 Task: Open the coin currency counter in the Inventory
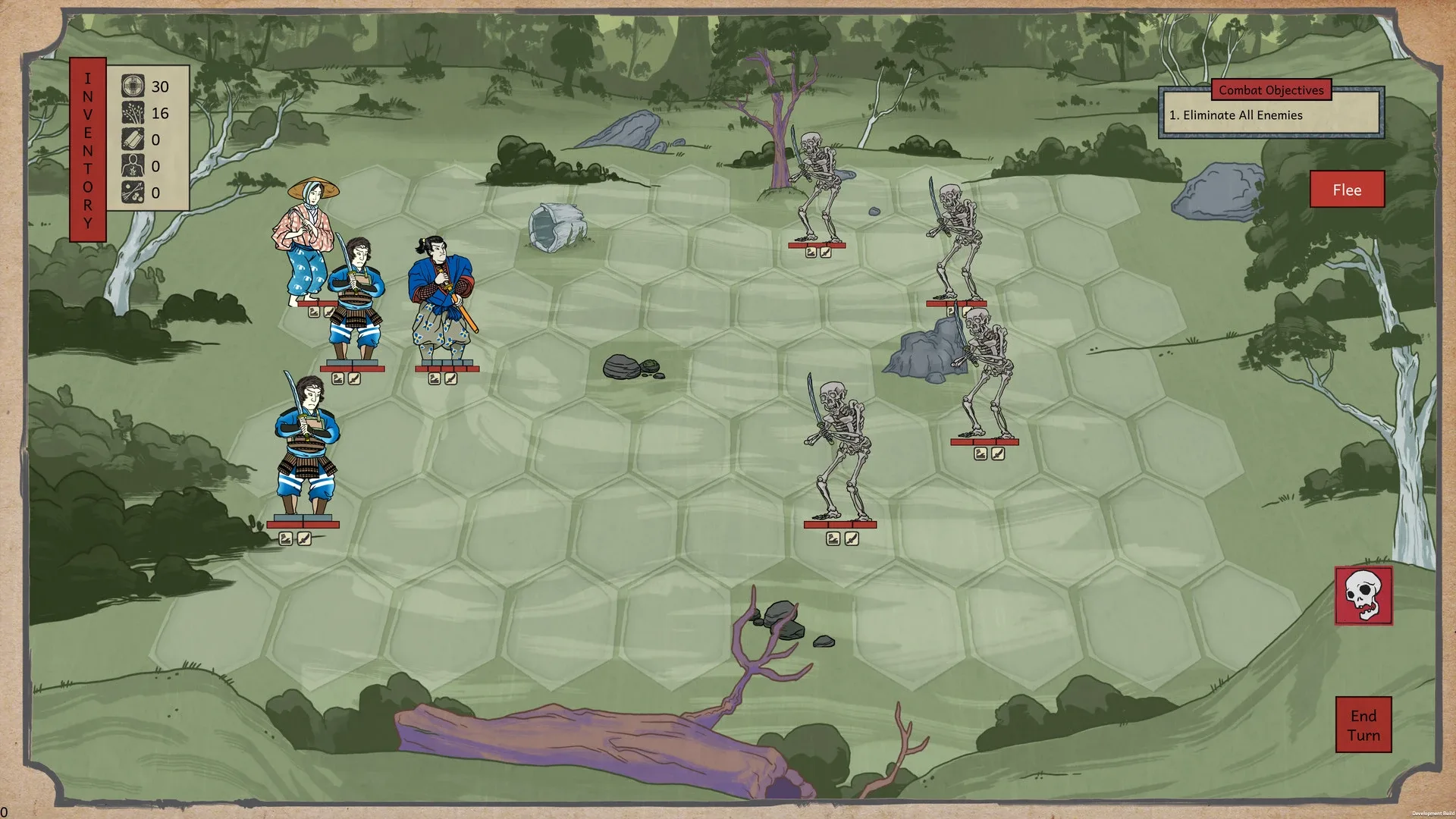click(x=133, y=86)
